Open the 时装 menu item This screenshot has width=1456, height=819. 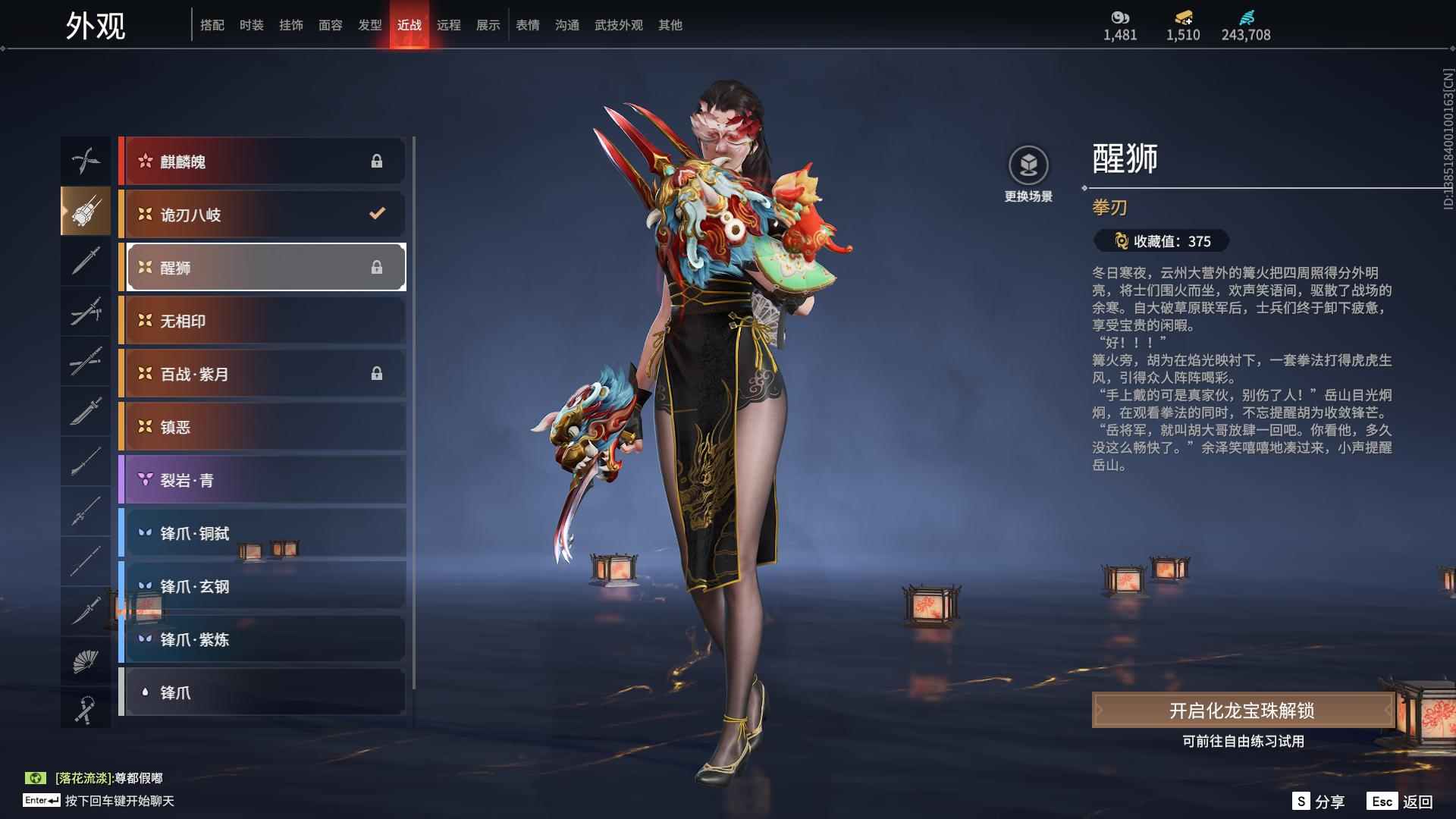point(253,24)
